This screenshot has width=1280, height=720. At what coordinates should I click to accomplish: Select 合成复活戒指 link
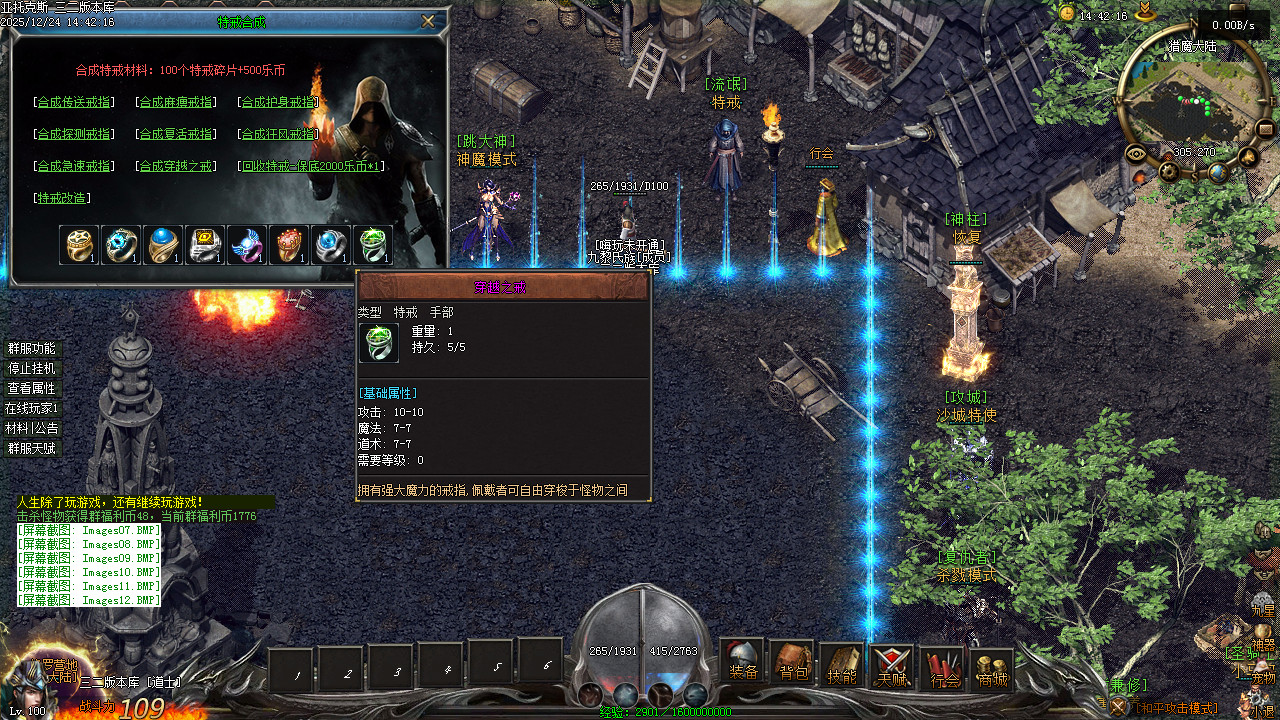click(176, 134)
